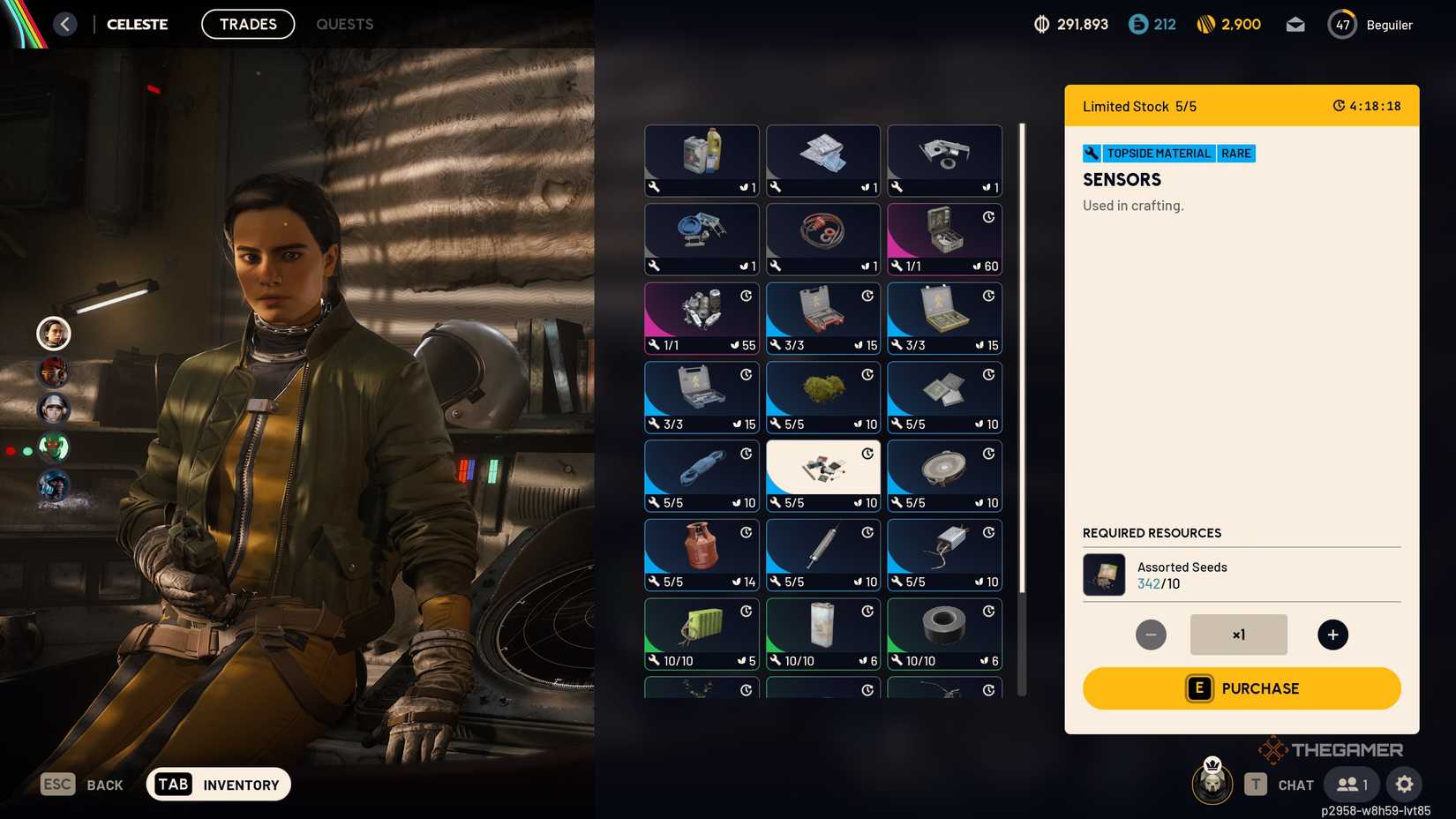Select the topmost party member portrait
Image resolution: width=1456 pixels, height=819 pixels.
(54, 334)
